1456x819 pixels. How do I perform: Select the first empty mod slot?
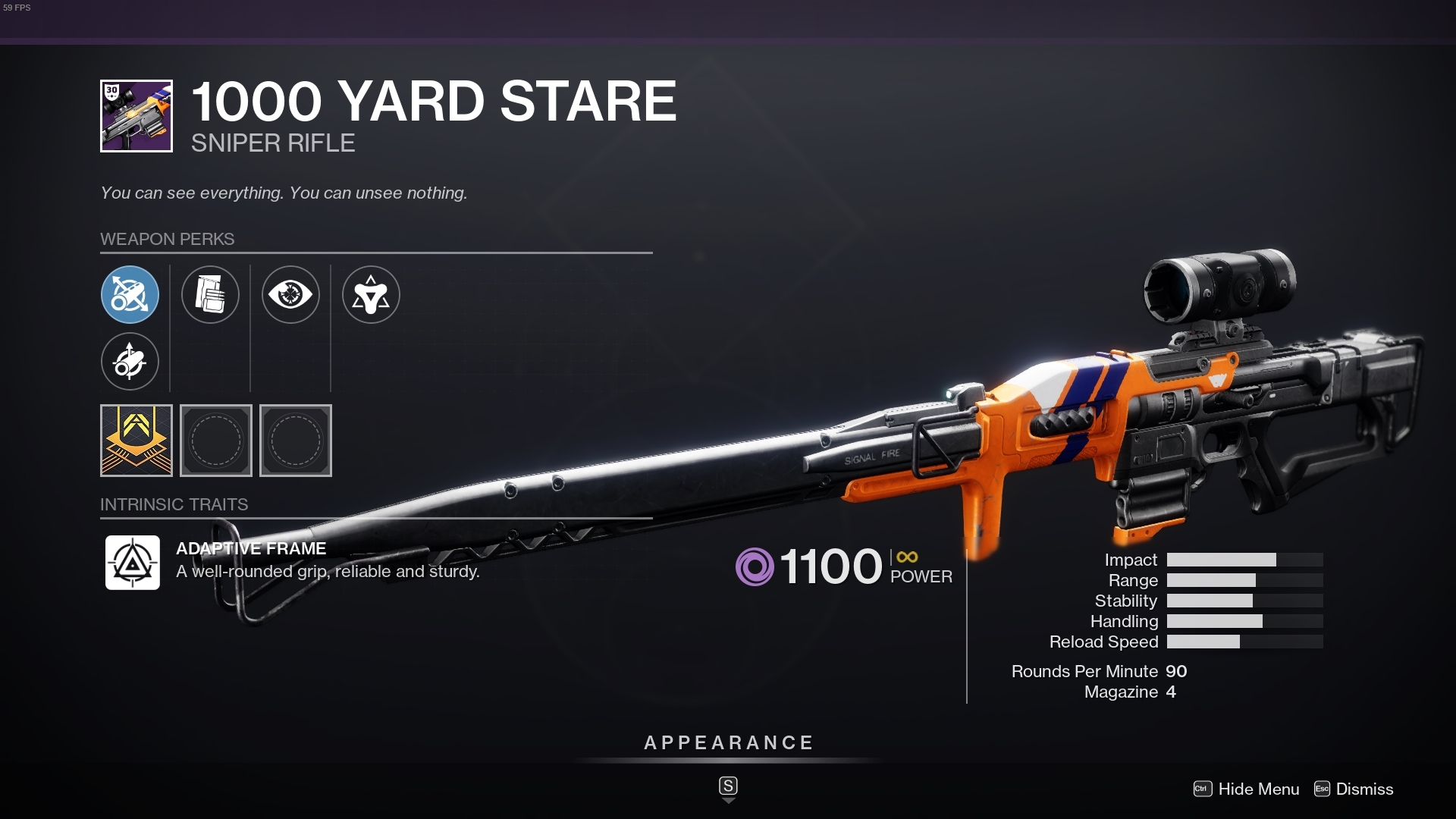click(x=216, y=441)
